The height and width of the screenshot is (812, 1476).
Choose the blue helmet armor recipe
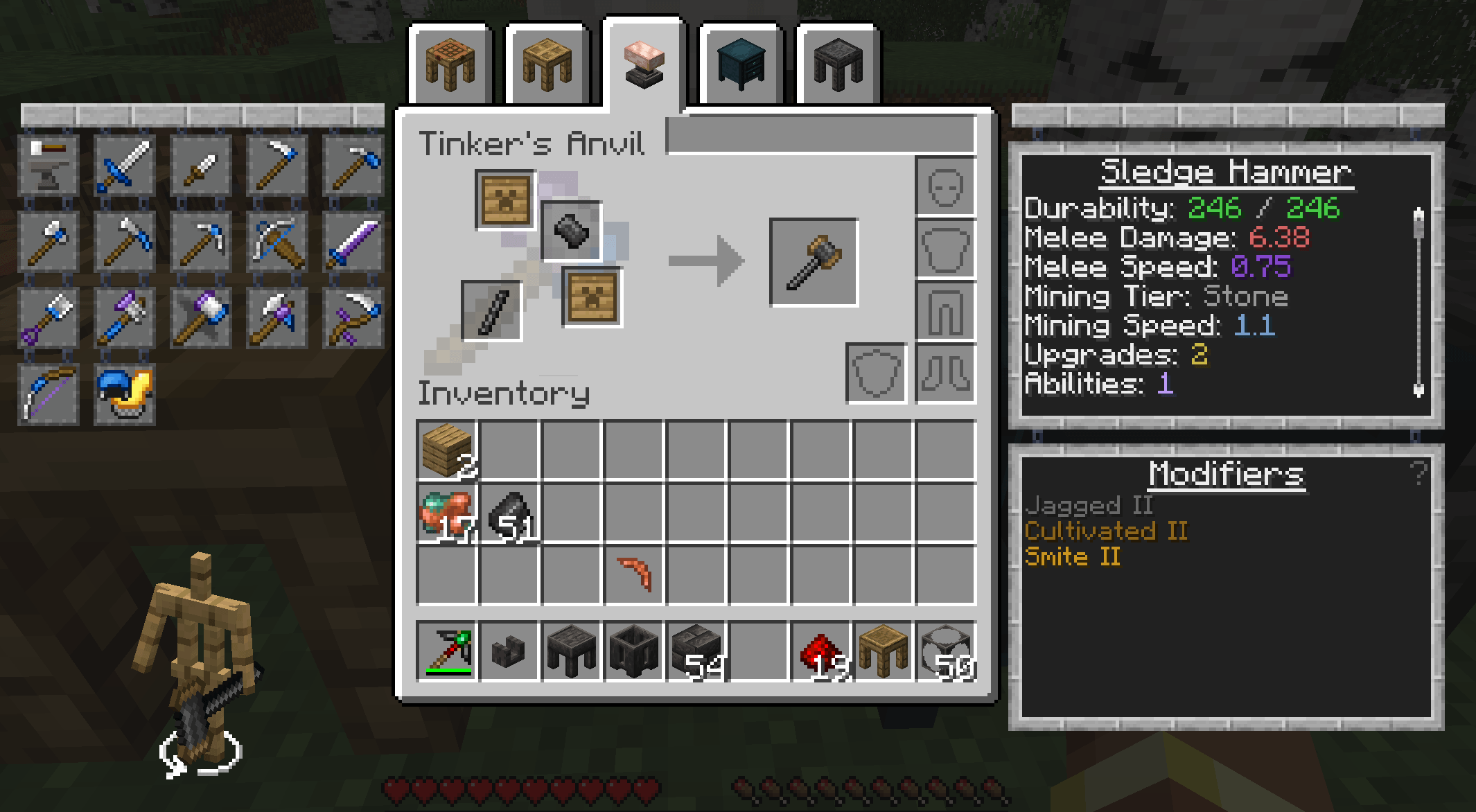pos(125,394)
